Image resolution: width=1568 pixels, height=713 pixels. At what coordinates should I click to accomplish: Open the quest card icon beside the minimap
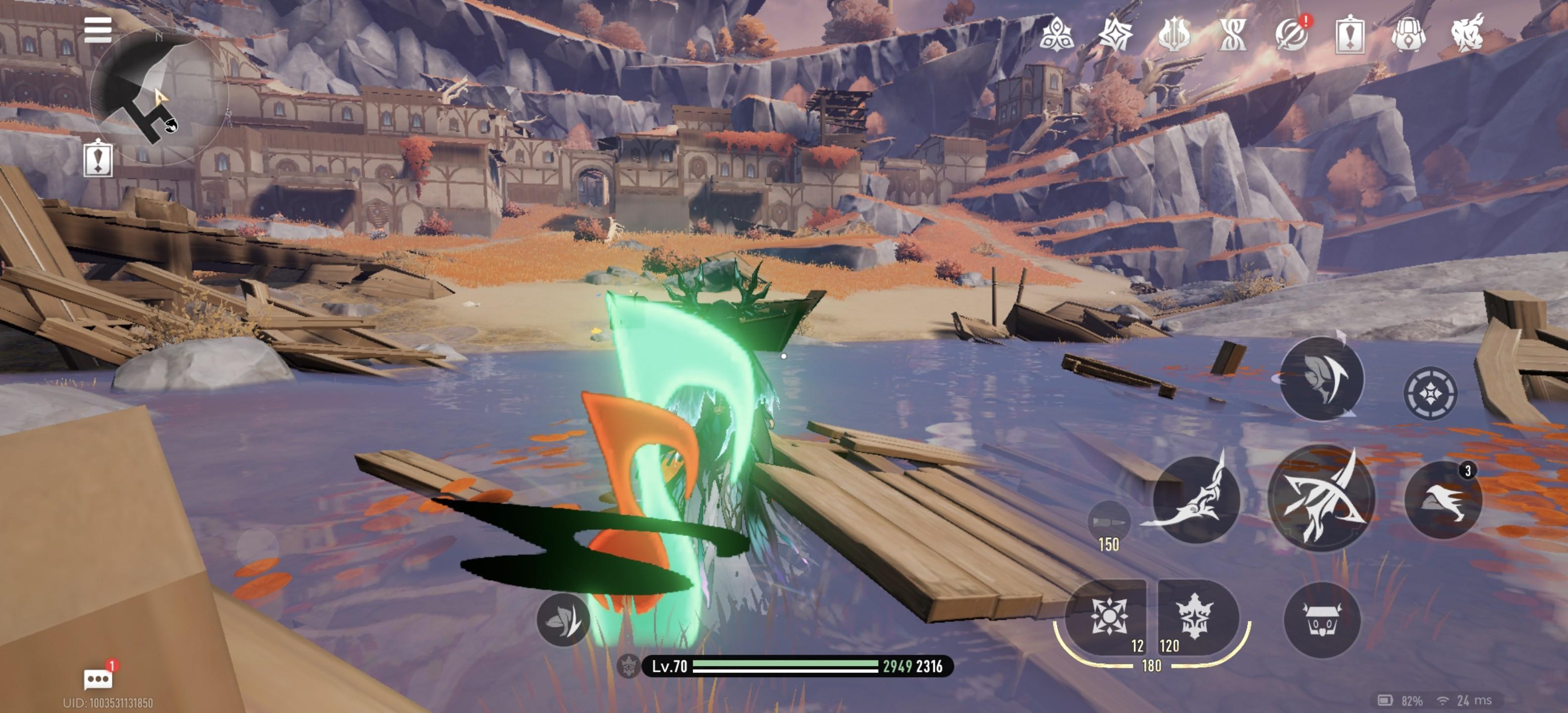point(98,158)
